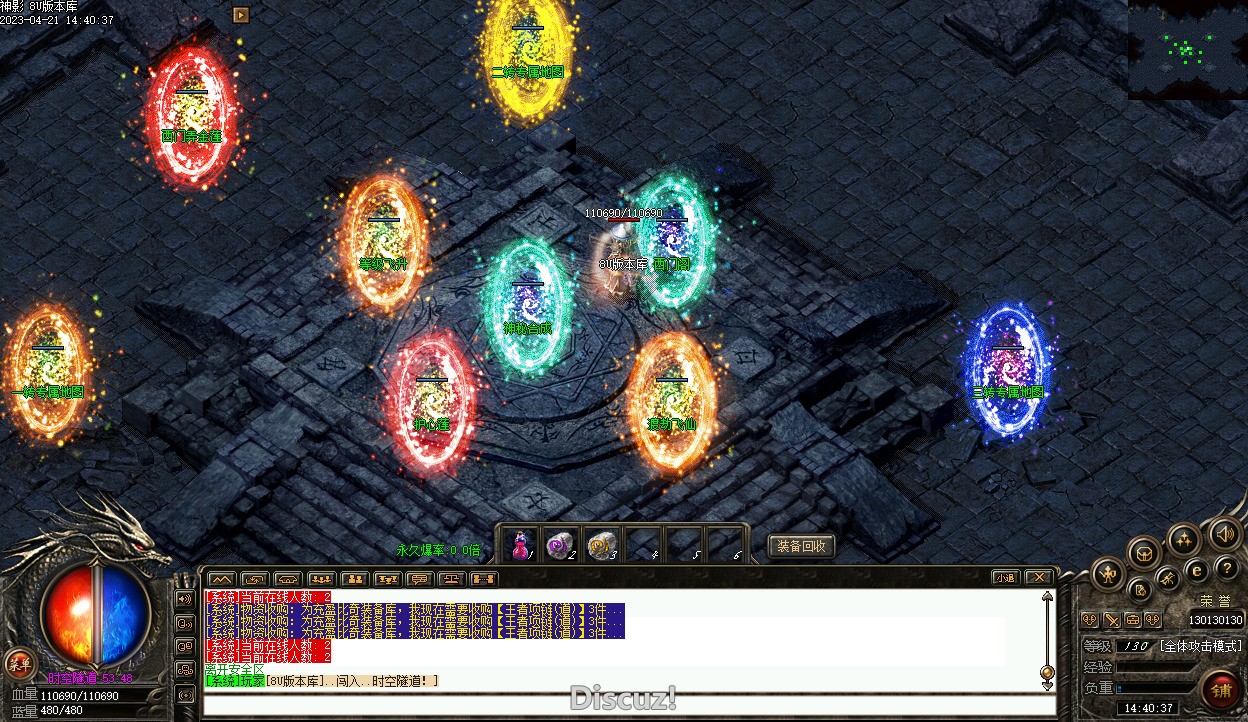Click the 小退 logout button
This screenshot has width=1248, height=722.
pos(1006,577)
